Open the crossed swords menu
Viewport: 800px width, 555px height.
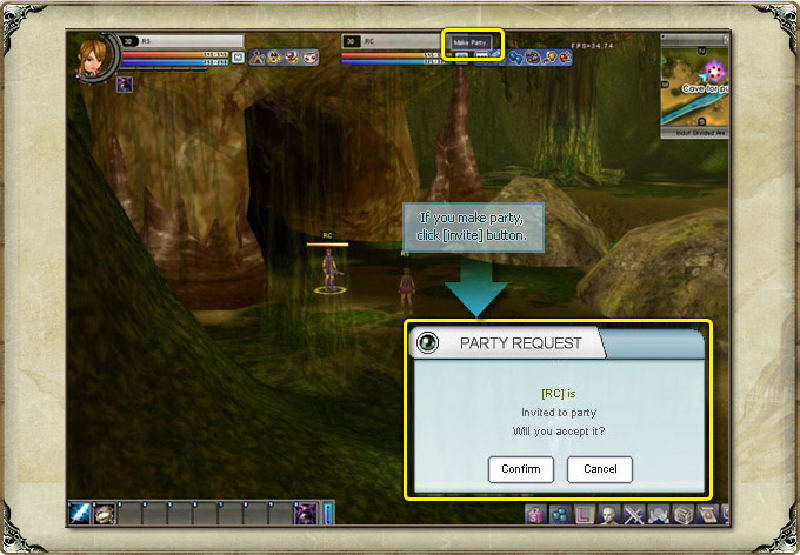(634, 515)
